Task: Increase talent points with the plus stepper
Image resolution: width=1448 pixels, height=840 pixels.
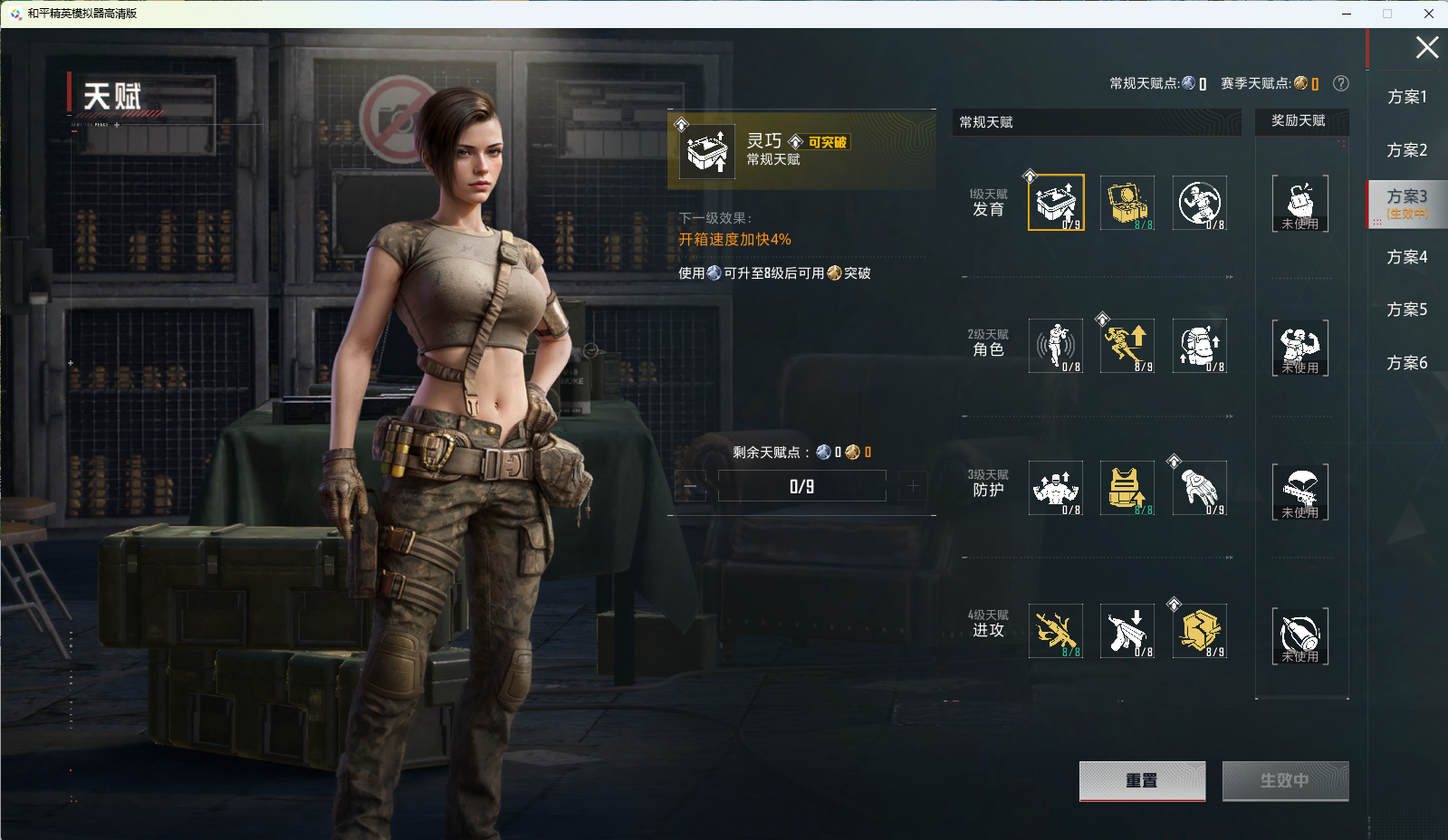Action: [913, 487]
